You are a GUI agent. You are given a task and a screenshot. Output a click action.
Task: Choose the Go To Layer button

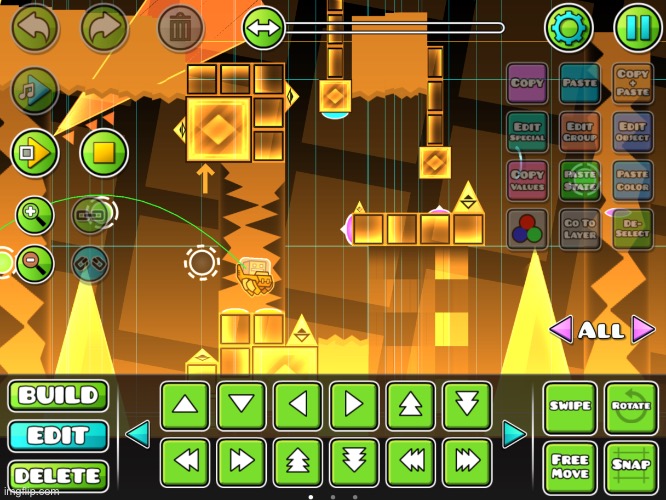point(580,228)
